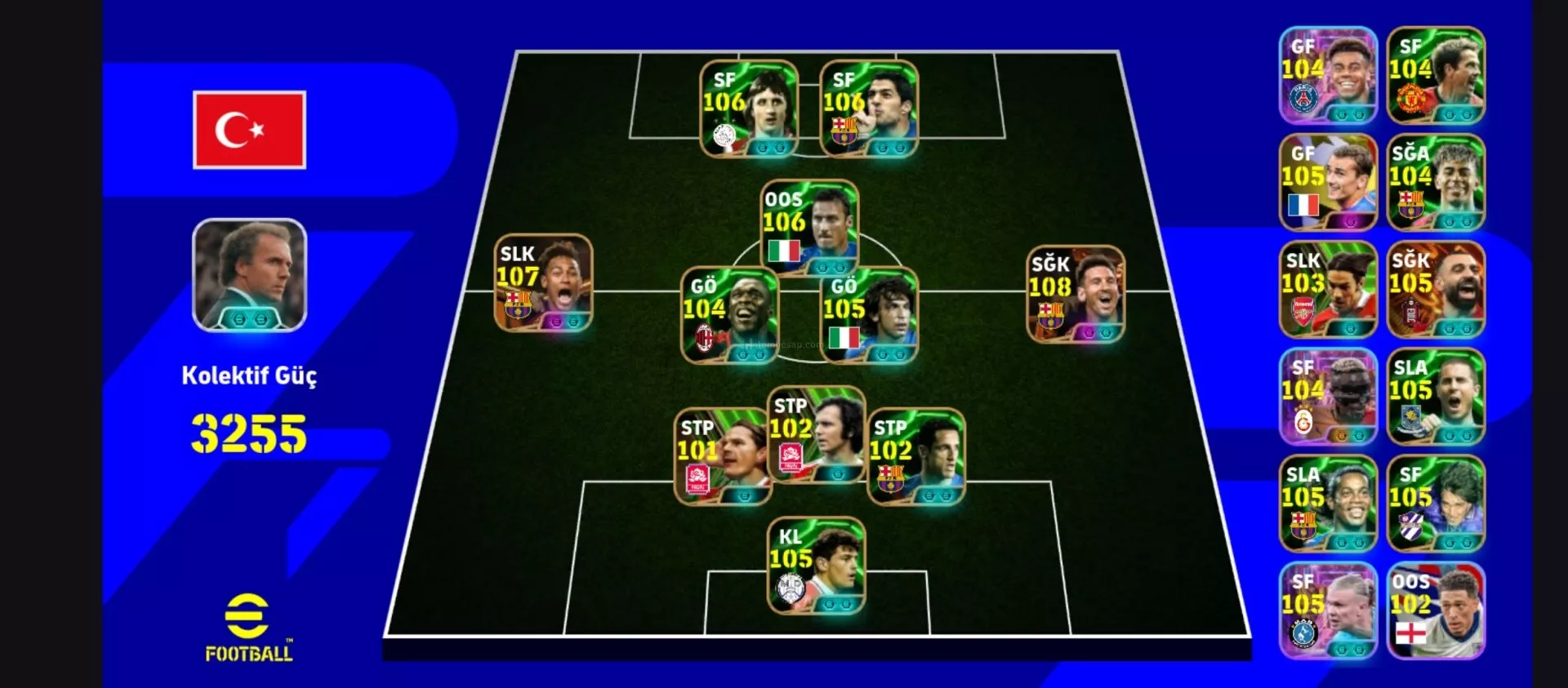The width and height of the screenshot is (1568, 688).
Task: Open the manager portrait card
Action: tap(249, 275)
